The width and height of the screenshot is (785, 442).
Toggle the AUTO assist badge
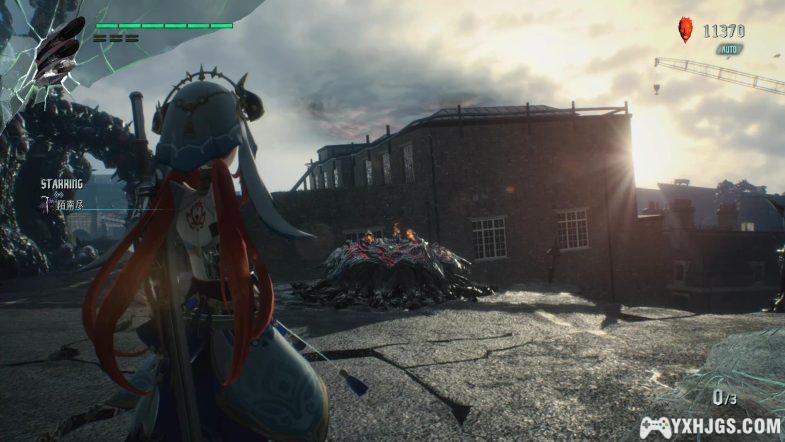coord(728,49)
